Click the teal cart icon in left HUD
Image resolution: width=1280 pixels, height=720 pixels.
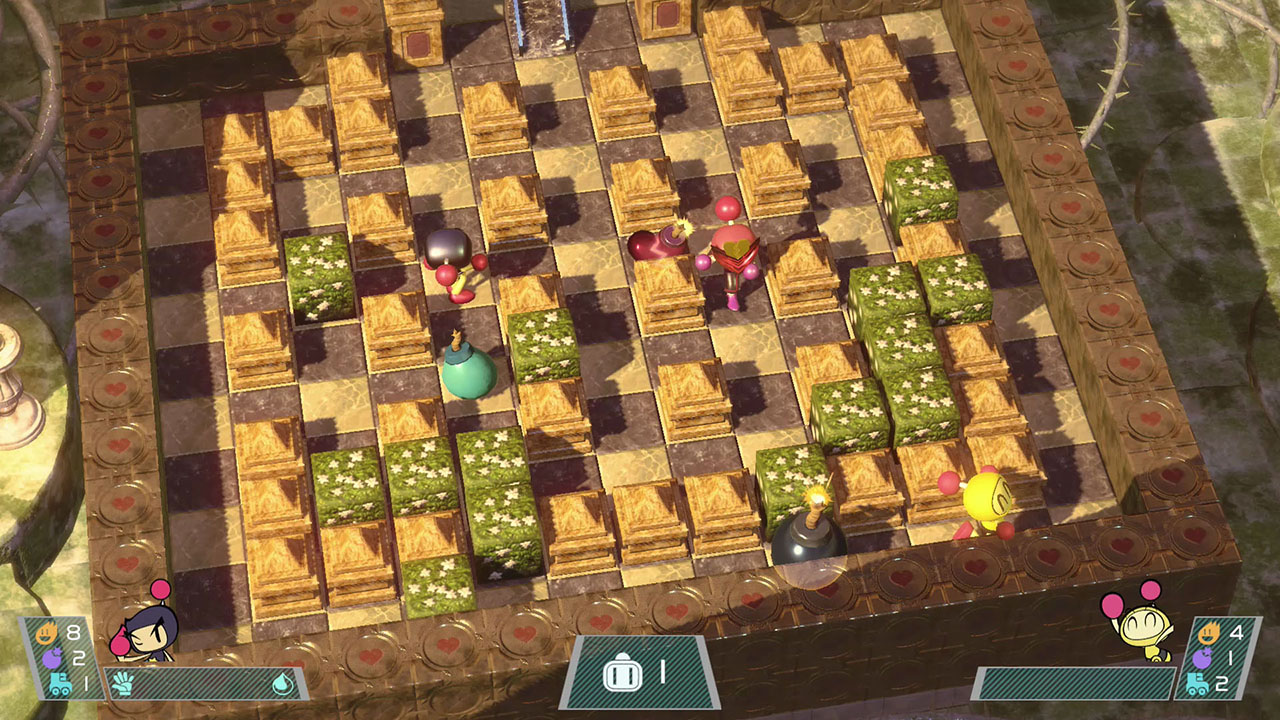(59, 684)
